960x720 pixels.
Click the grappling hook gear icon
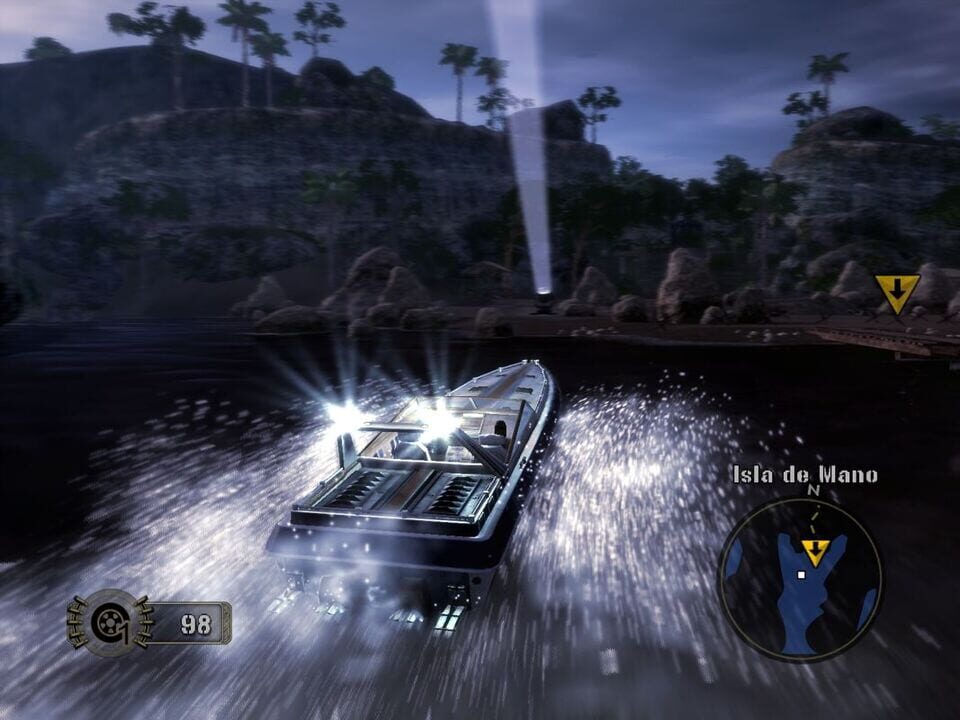pos(106,623)
